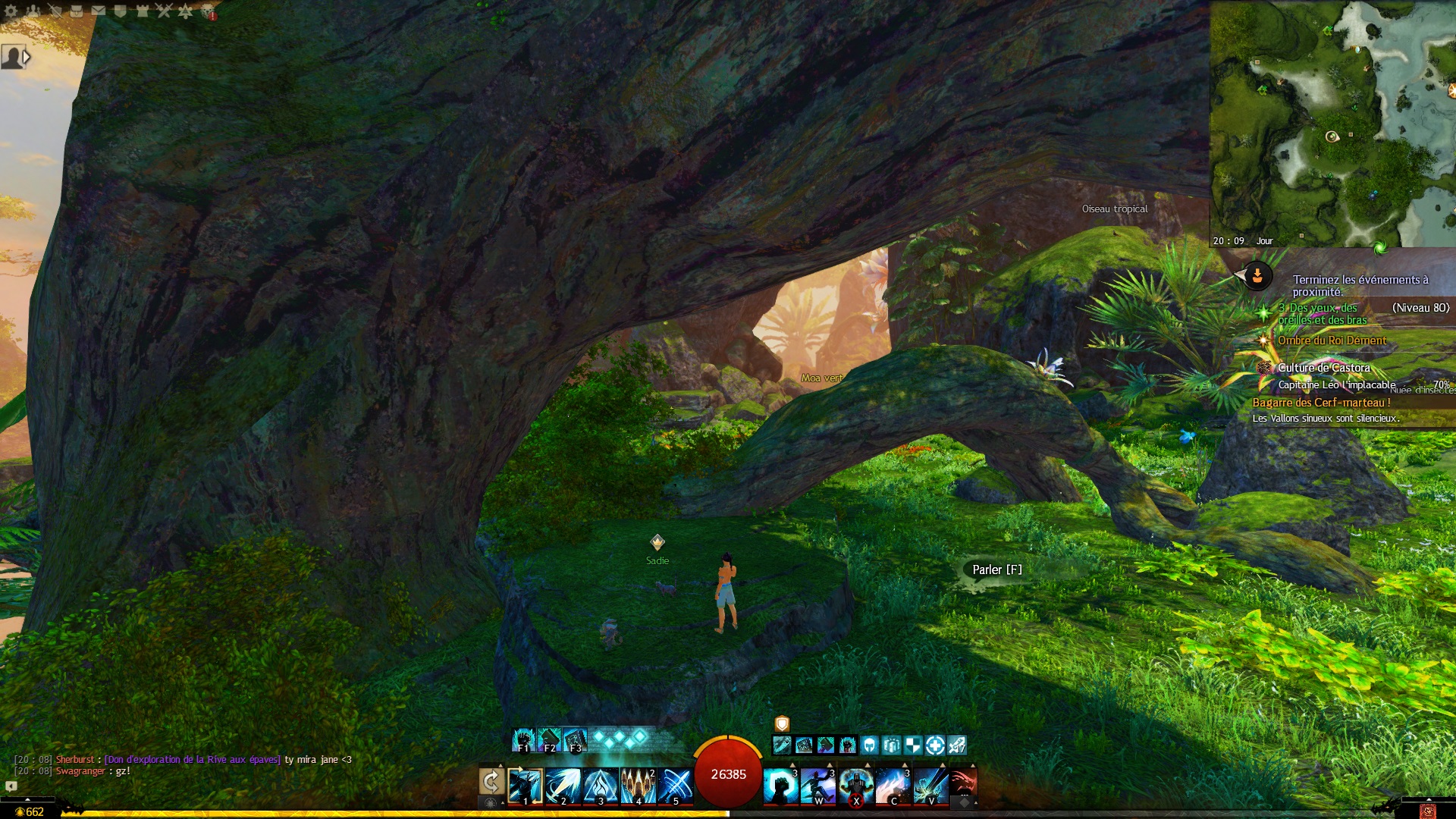This screenshot has height=819, width=1456.
Task: Open the castle tower WvW panel
Action: 142,11
